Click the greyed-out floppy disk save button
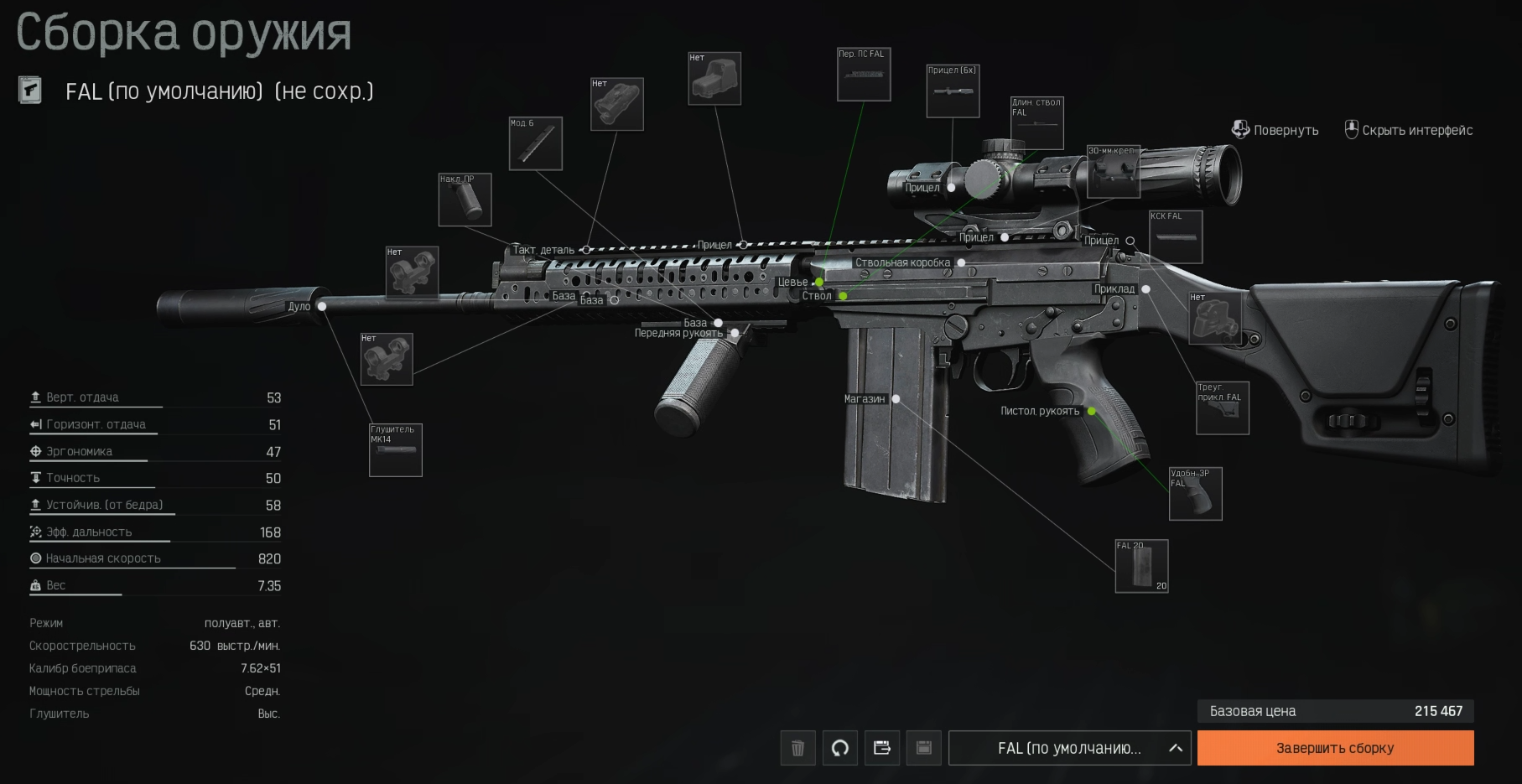Viewport: 1522px width, 784px height. [x=923, y=748]
